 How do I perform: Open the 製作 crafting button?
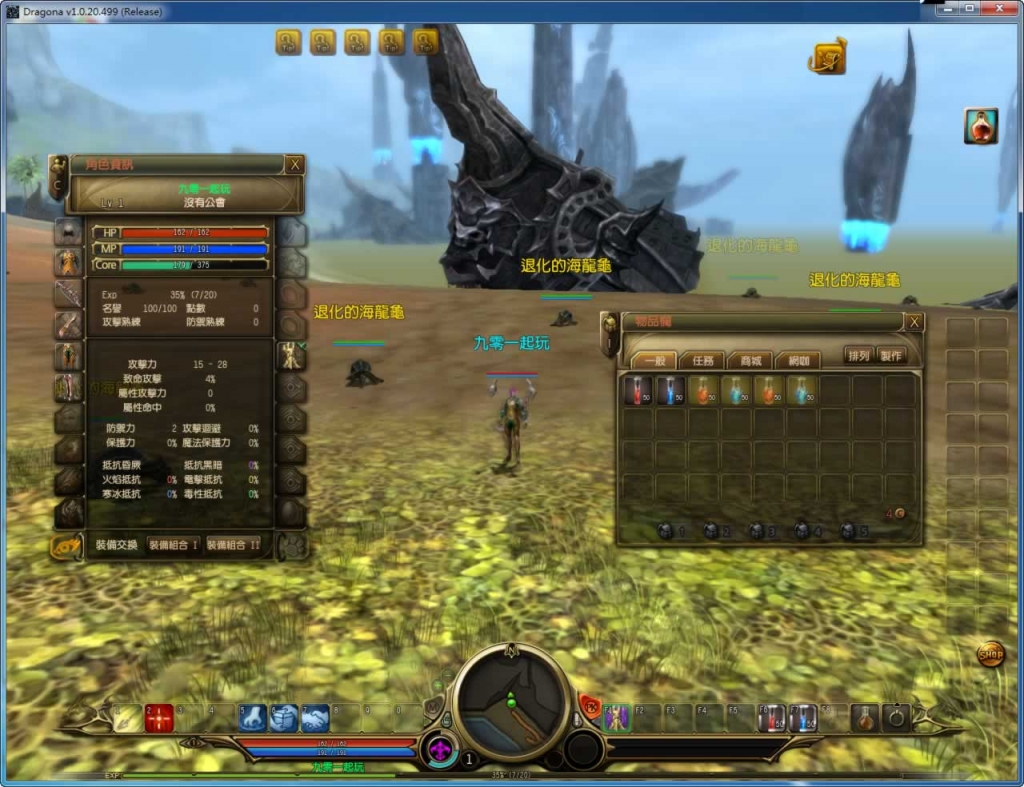pos(890,356)
